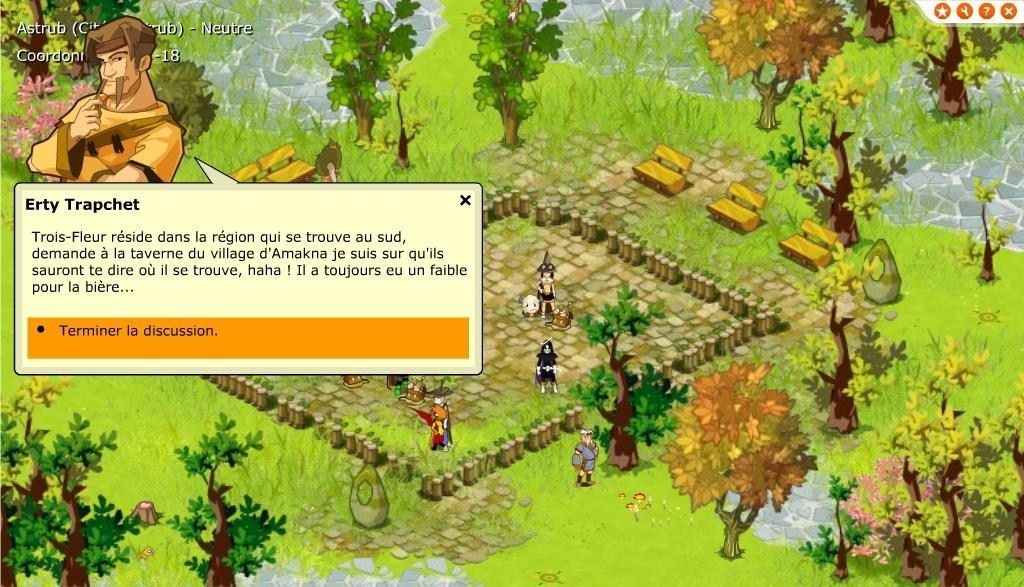Close the Erty Trapchet dialogue box
Viewport: 1024px width, 587px height.
465,201
